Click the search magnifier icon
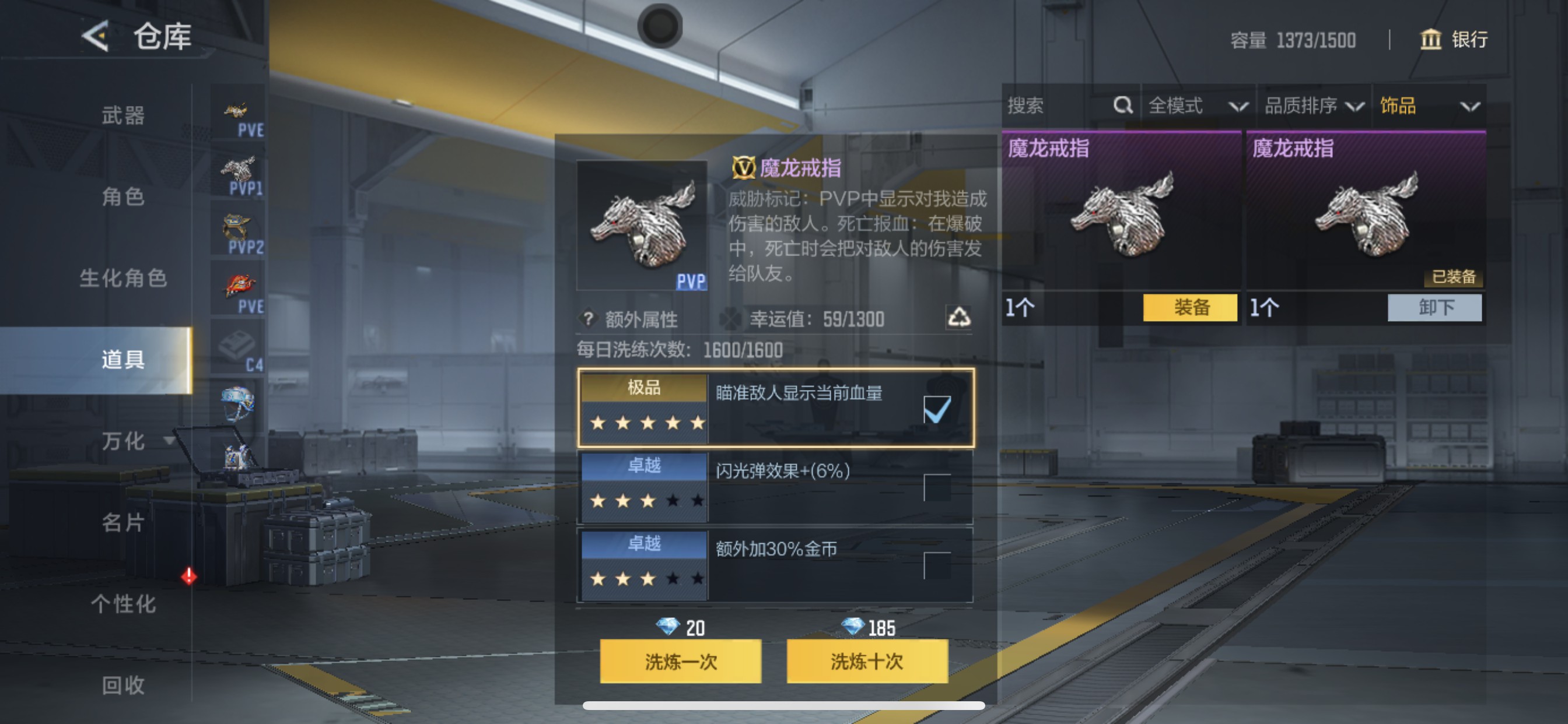The image size is (1568, 724). point(1122,106)
